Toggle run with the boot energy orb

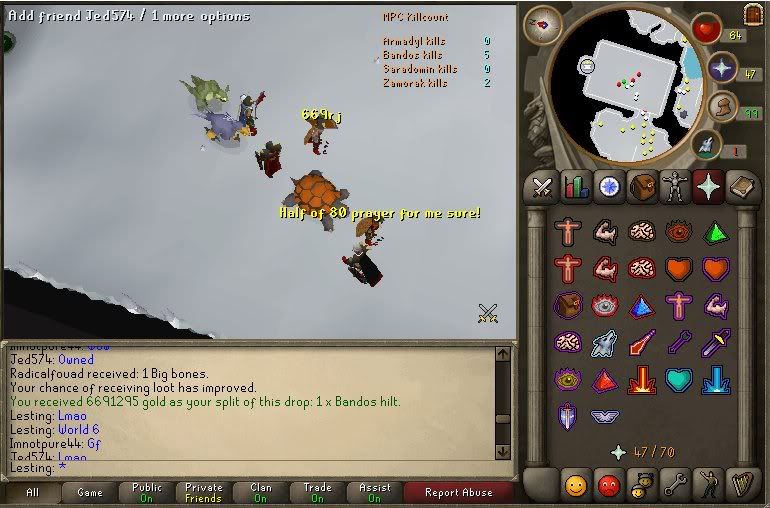[722, 106]
